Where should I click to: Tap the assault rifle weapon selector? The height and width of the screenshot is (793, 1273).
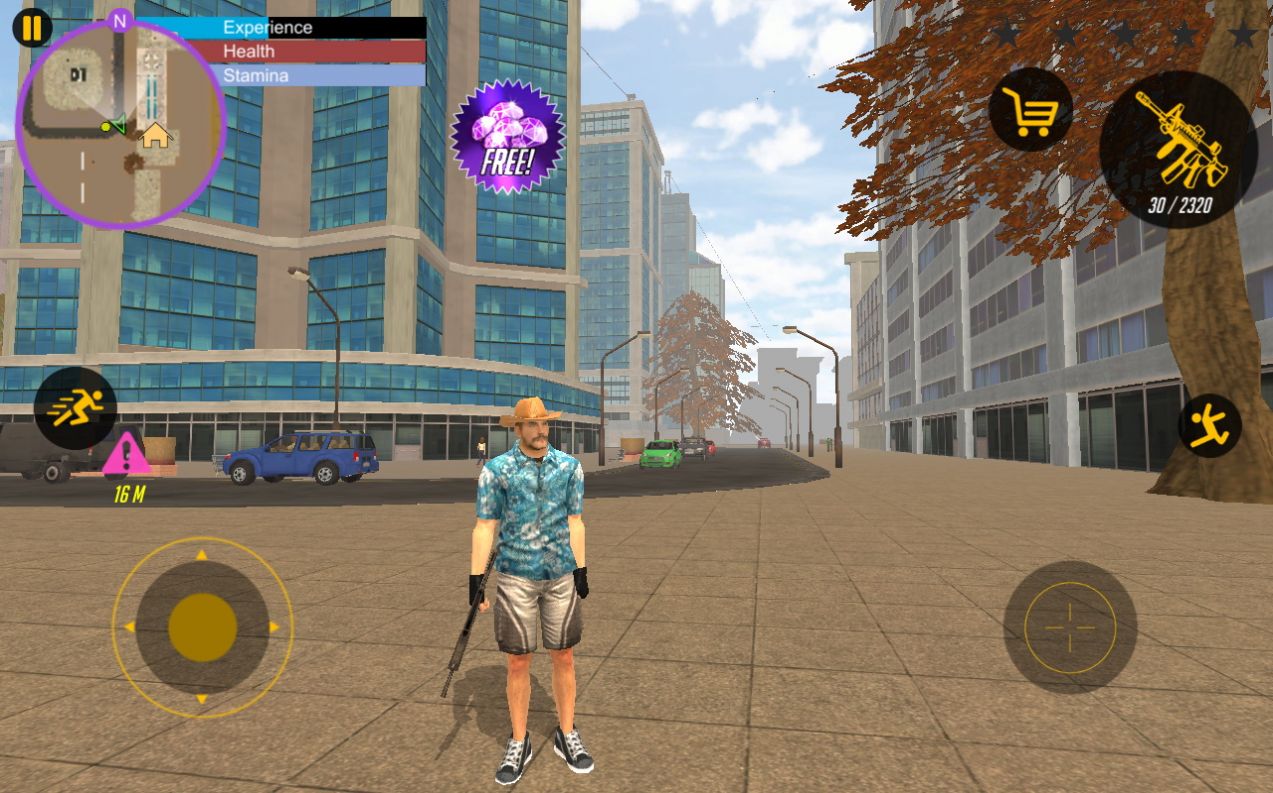coord(1177,148)
